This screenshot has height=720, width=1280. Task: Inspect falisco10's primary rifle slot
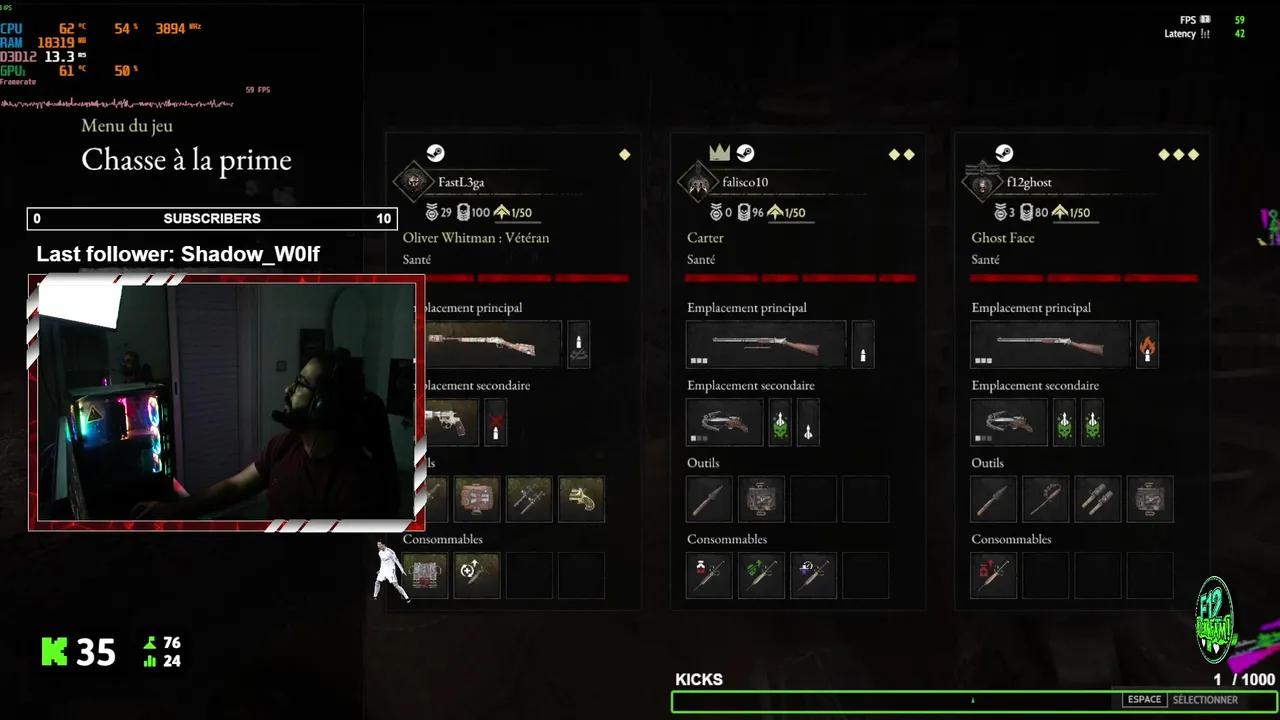(766, 344)
